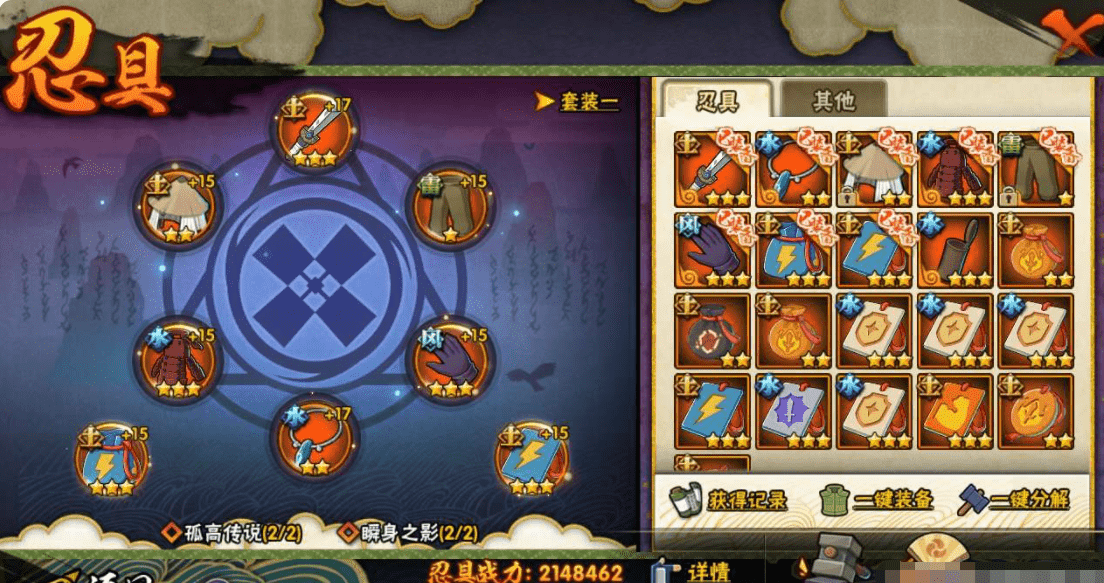Open 详情 details beside the power rating
This screenshot has height=583, width=1104.
pyautogui.click(x=696, y=571)
